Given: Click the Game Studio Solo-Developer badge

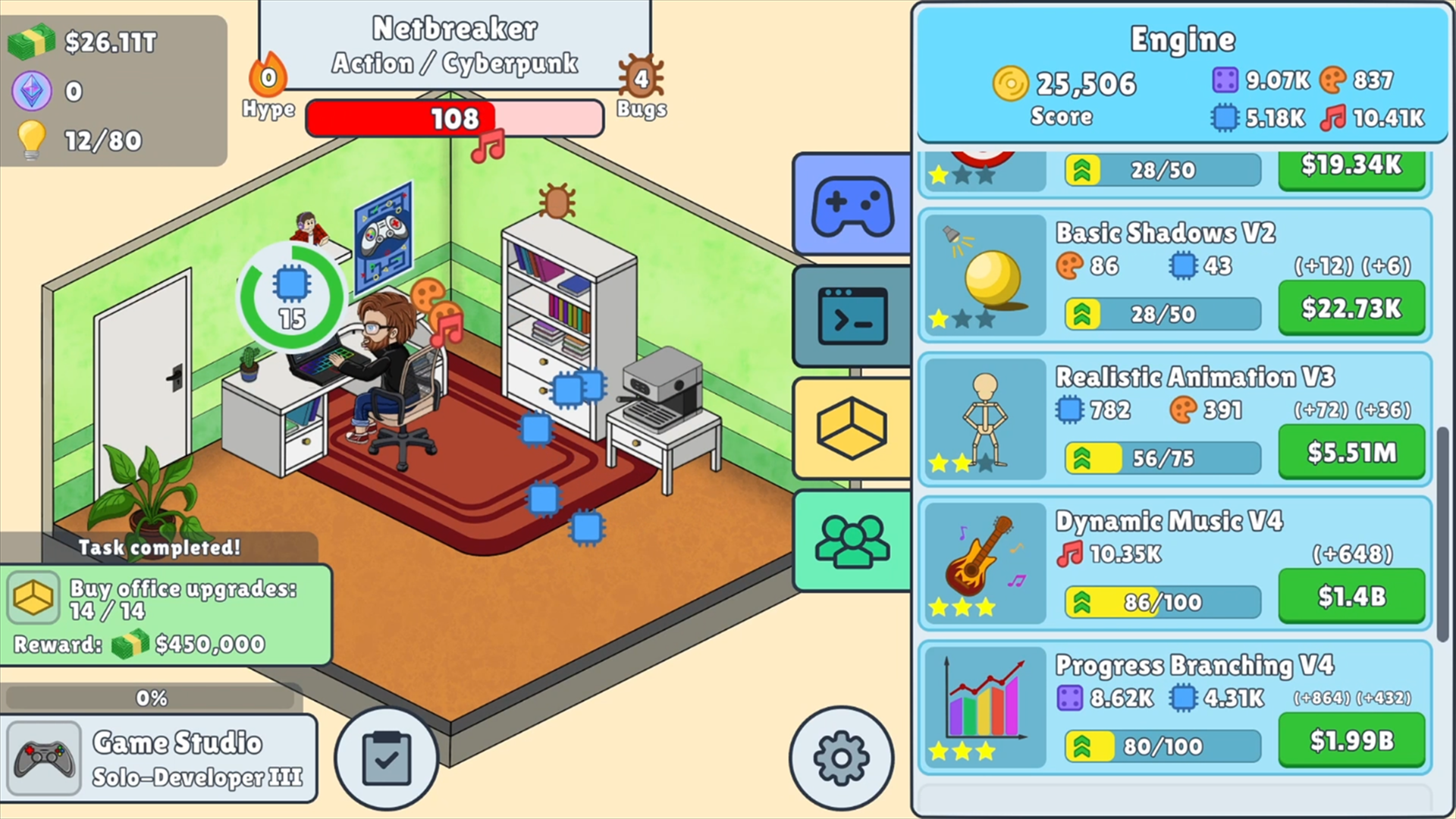Looking at the screenshot, I should click(x=159, y=757).
